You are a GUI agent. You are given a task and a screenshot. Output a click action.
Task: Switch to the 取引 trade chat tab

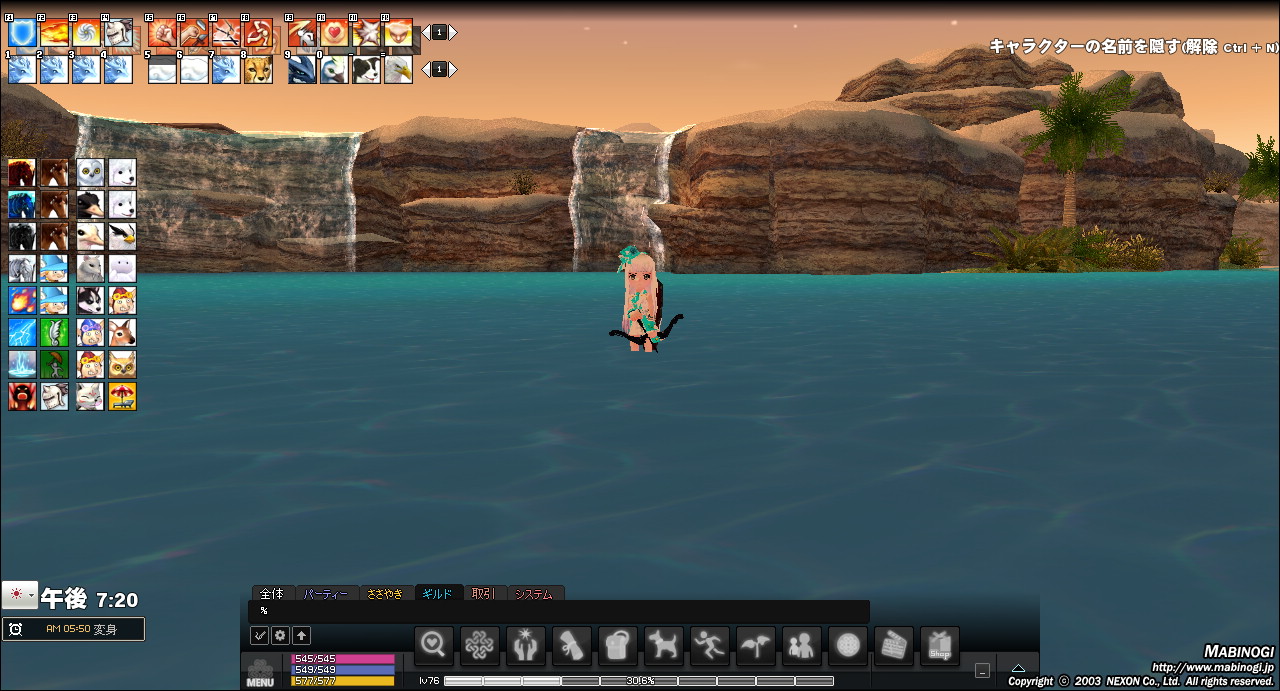pyautogui.click(x=484, y=594)
